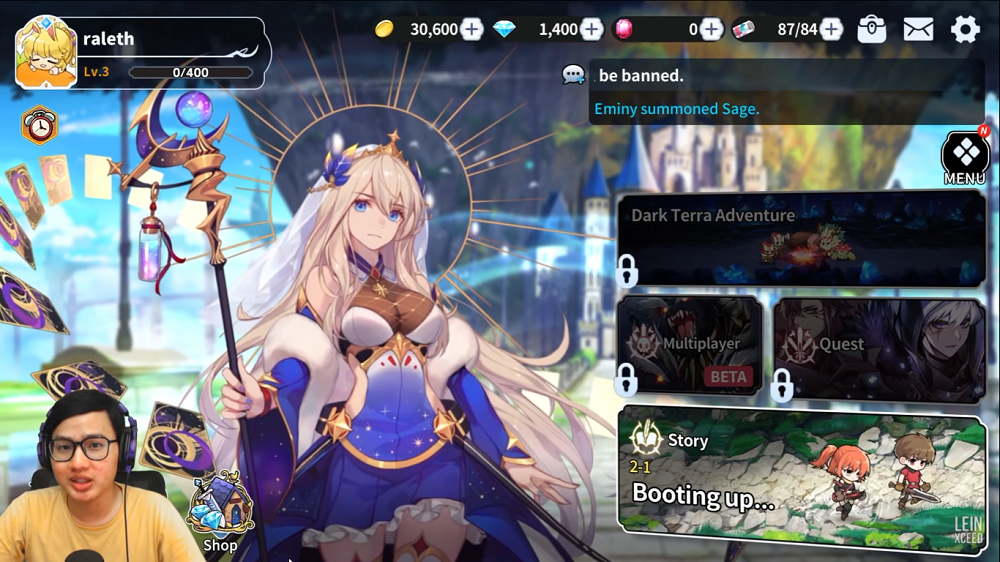Open the settings gear icon
1000x562 pixels.
pyautogui.click(x=965, y=29)
